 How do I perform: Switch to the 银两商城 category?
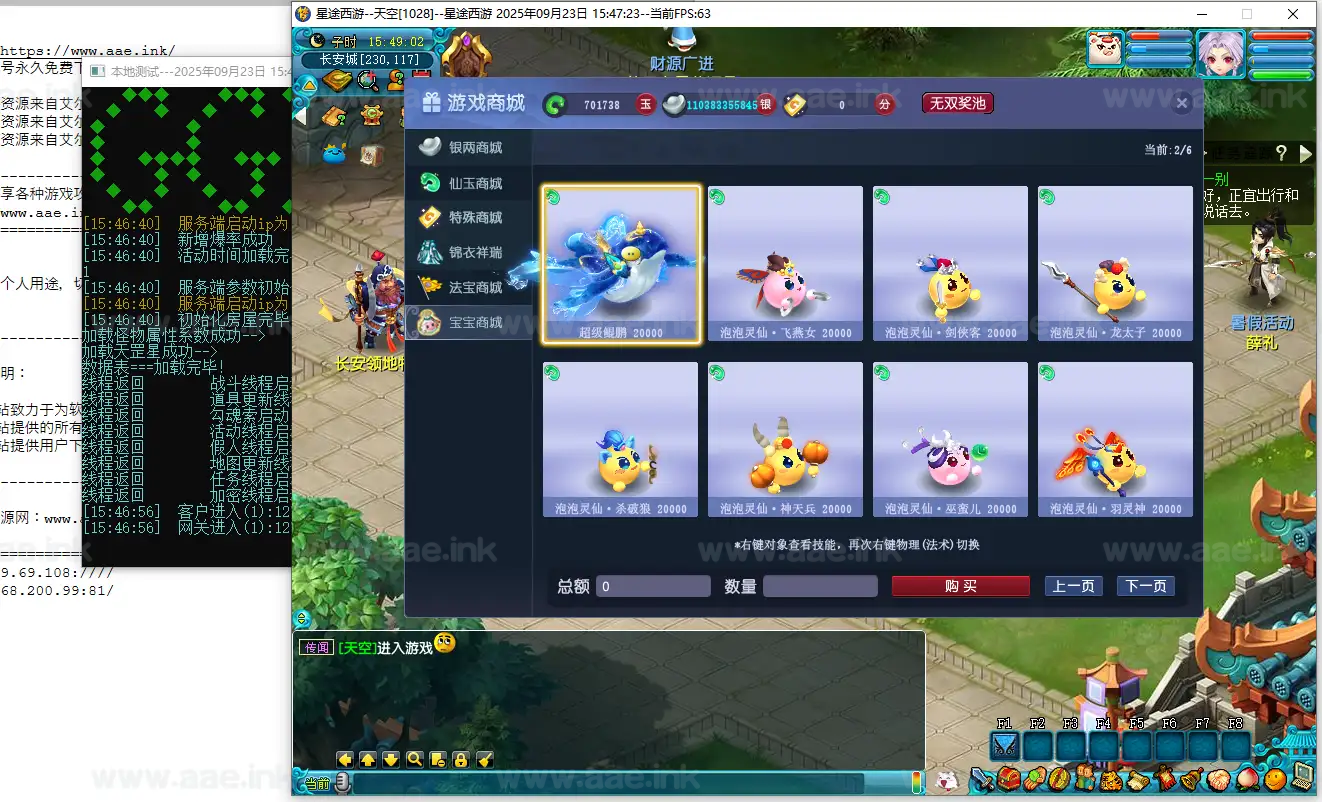473,148
